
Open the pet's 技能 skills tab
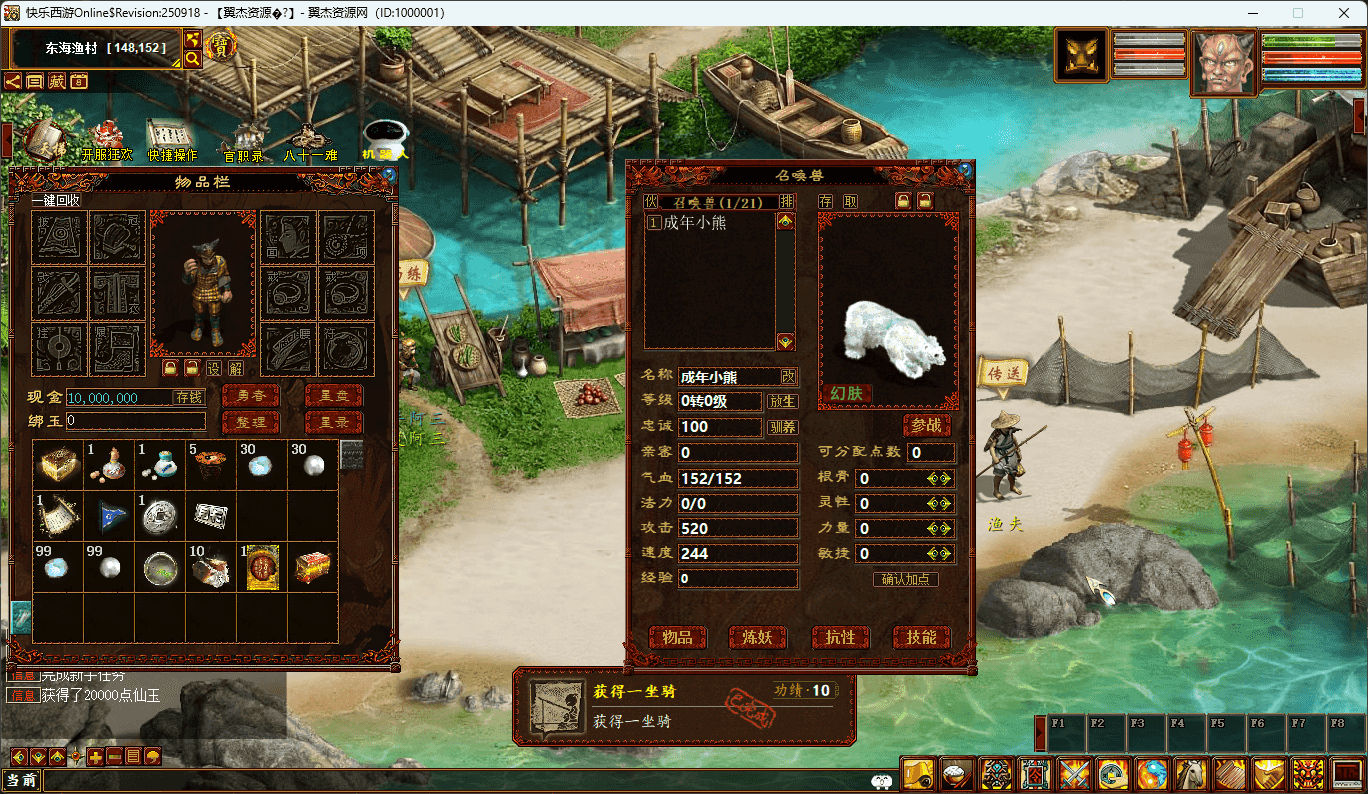[921, 637]
